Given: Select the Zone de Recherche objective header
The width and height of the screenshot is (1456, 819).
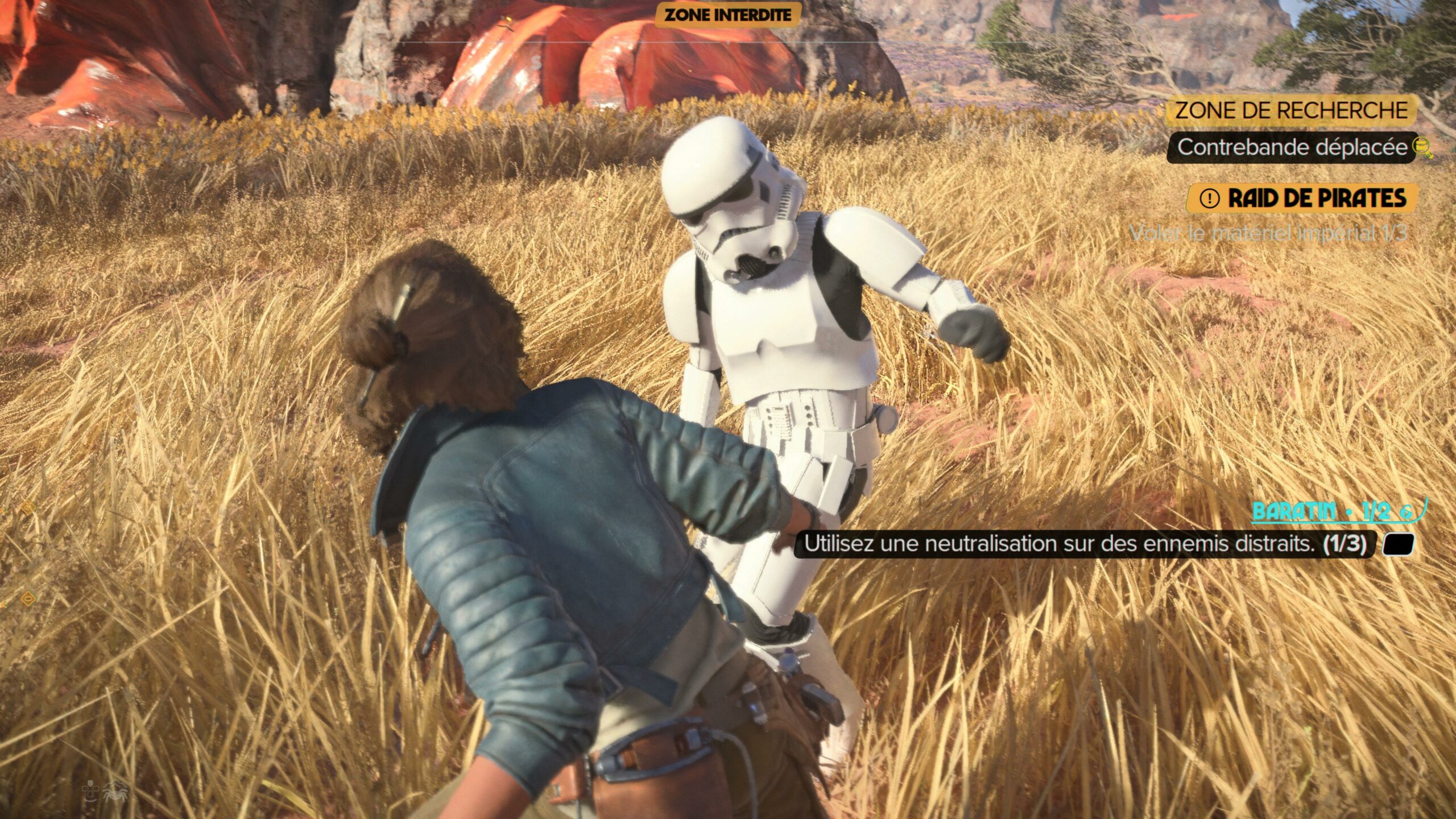Looking at the screenshot, I should pyautogui.click(x=1291, y=110).
